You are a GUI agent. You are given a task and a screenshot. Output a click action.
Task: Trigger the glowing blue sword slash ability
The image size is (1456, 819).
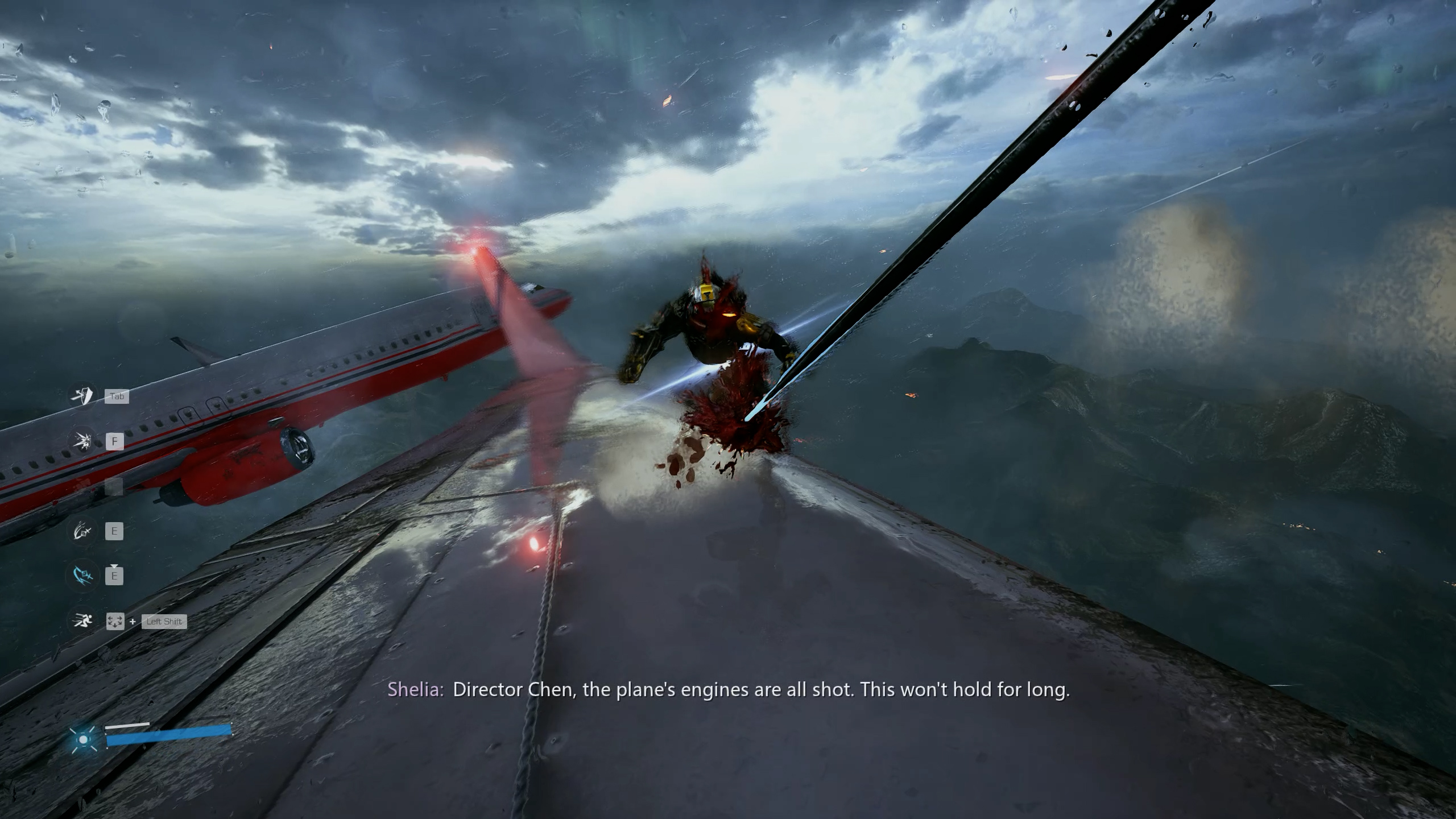click(82, 576)
